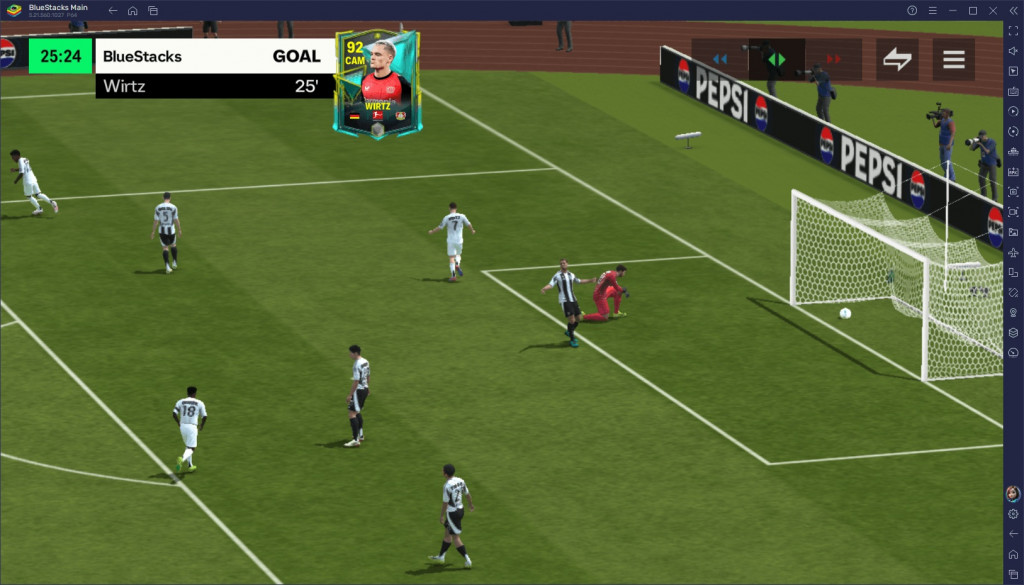Go to the BlueStacks home screen
The height and width of the screenshot is (585, 1024).
pyautogui.click(x=132, y=10)
